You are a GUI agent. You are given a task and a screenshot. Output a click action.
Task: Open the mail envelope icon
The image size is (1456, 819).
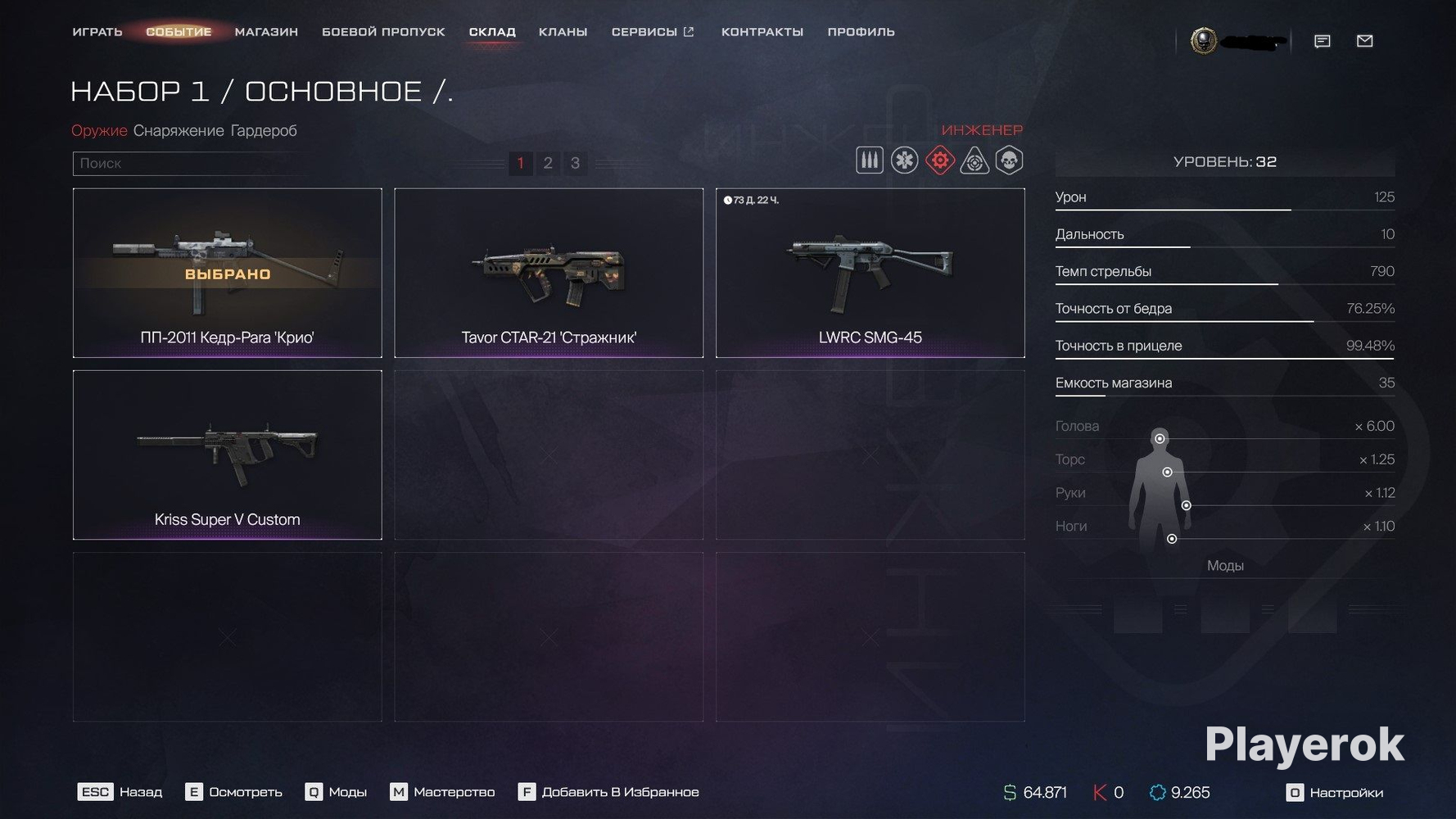(1364, 41)
